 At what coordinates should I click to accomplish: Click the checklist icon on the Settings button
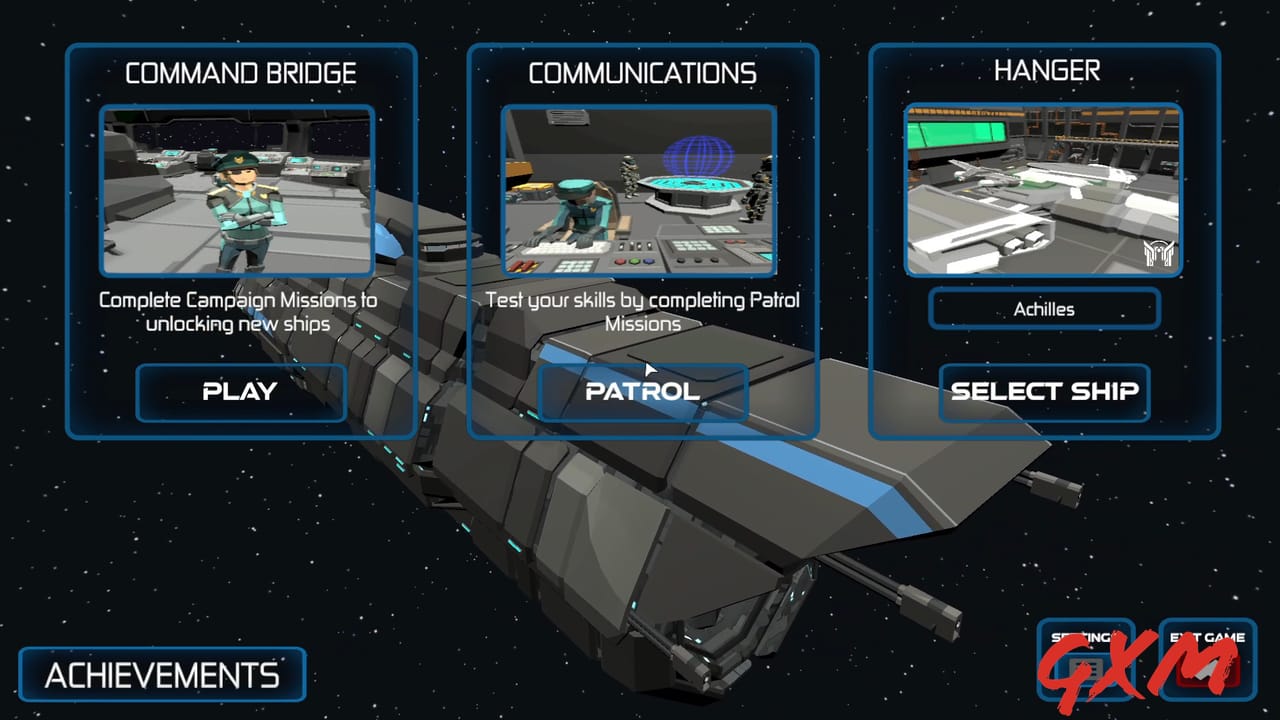pyautogui.click(x=1085, y=668)
